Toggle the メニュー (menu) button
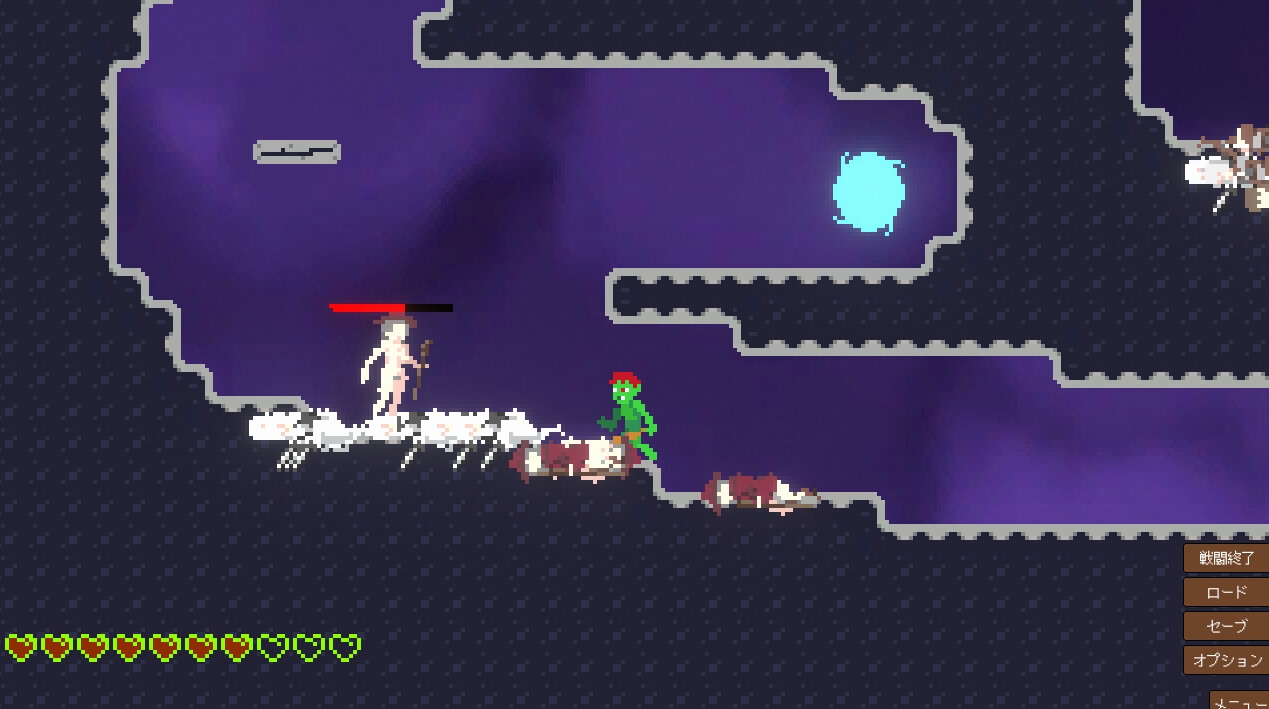Viewport: 1269px width, 709px height. pos(1240,699)
